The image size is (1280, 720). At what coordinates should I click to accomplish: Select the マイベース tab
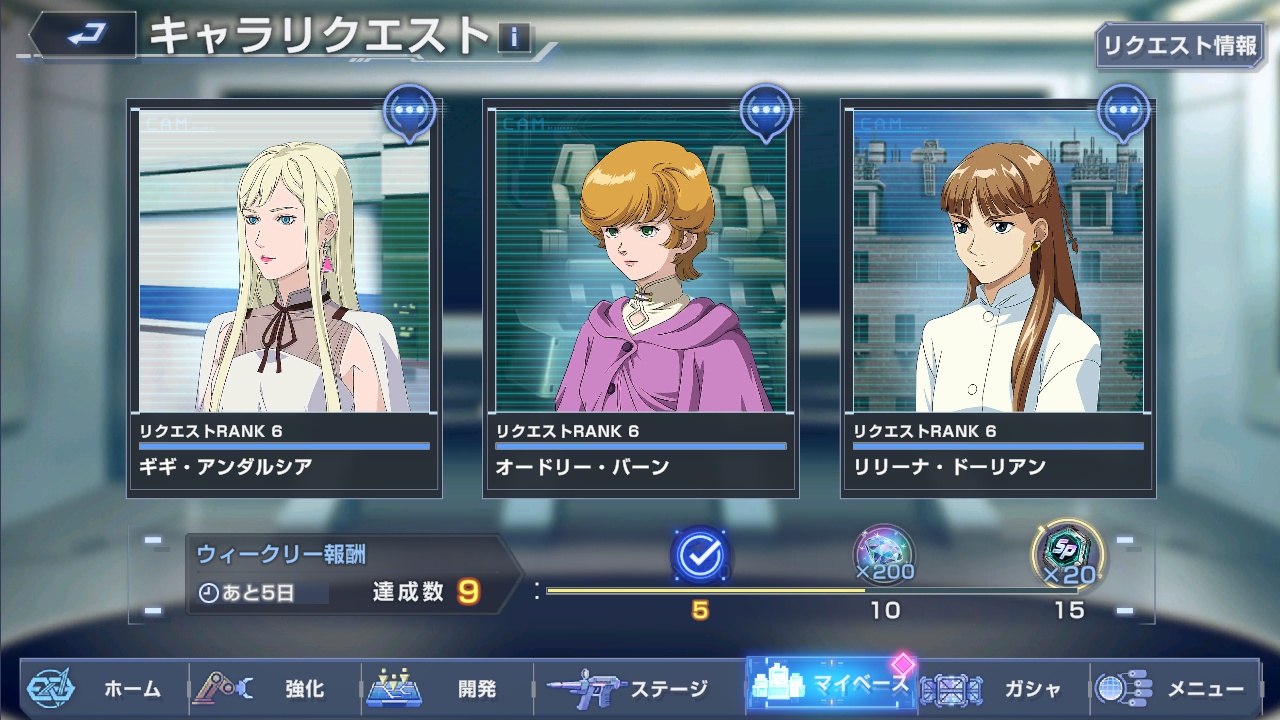(x=832, y=686)
